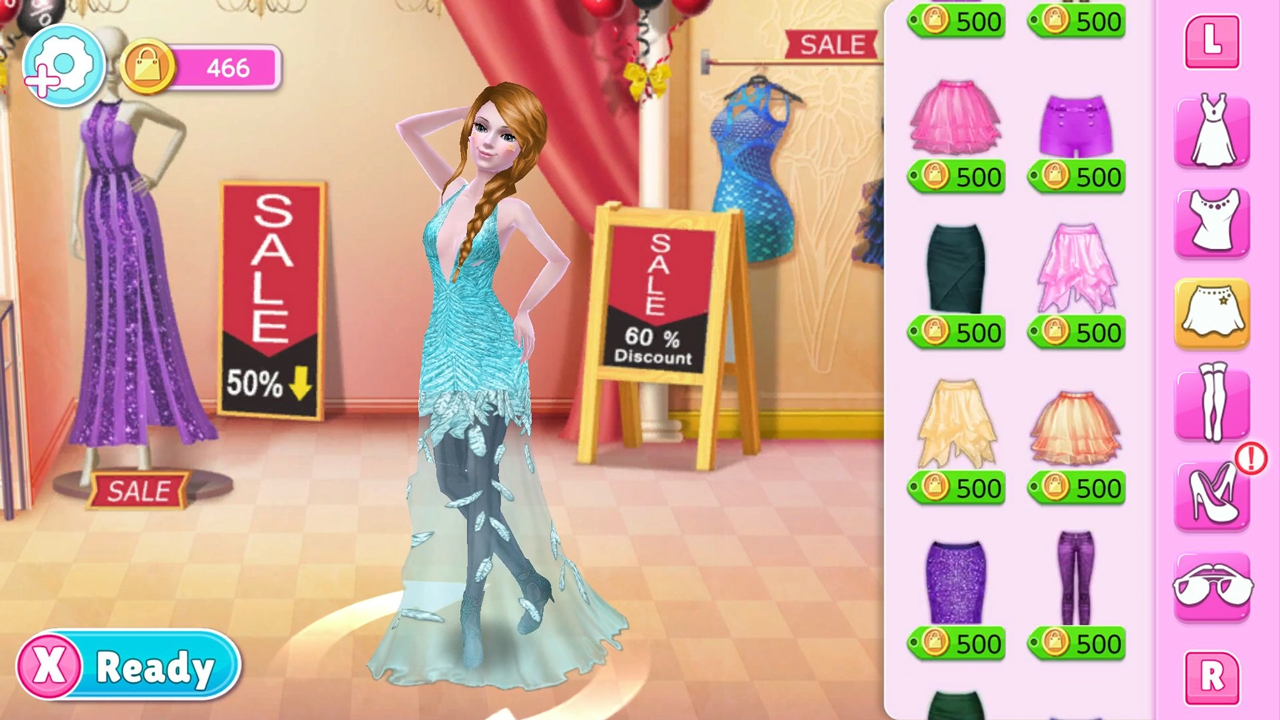Open the high heels category with alert badge

point(1212,497)
